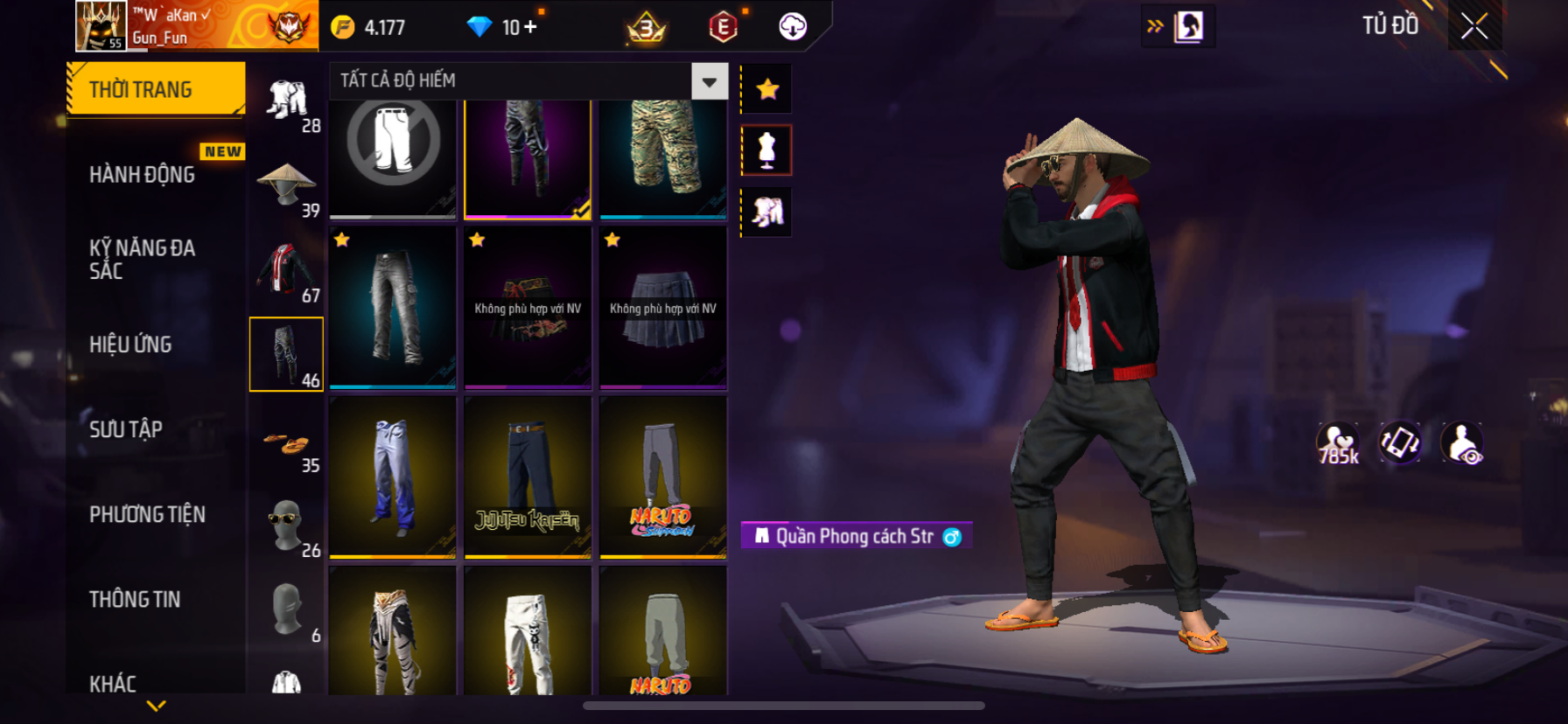Close the Tủ Đồ wardrobe screen
The image size is (1568, 724).
point(1474,26)
